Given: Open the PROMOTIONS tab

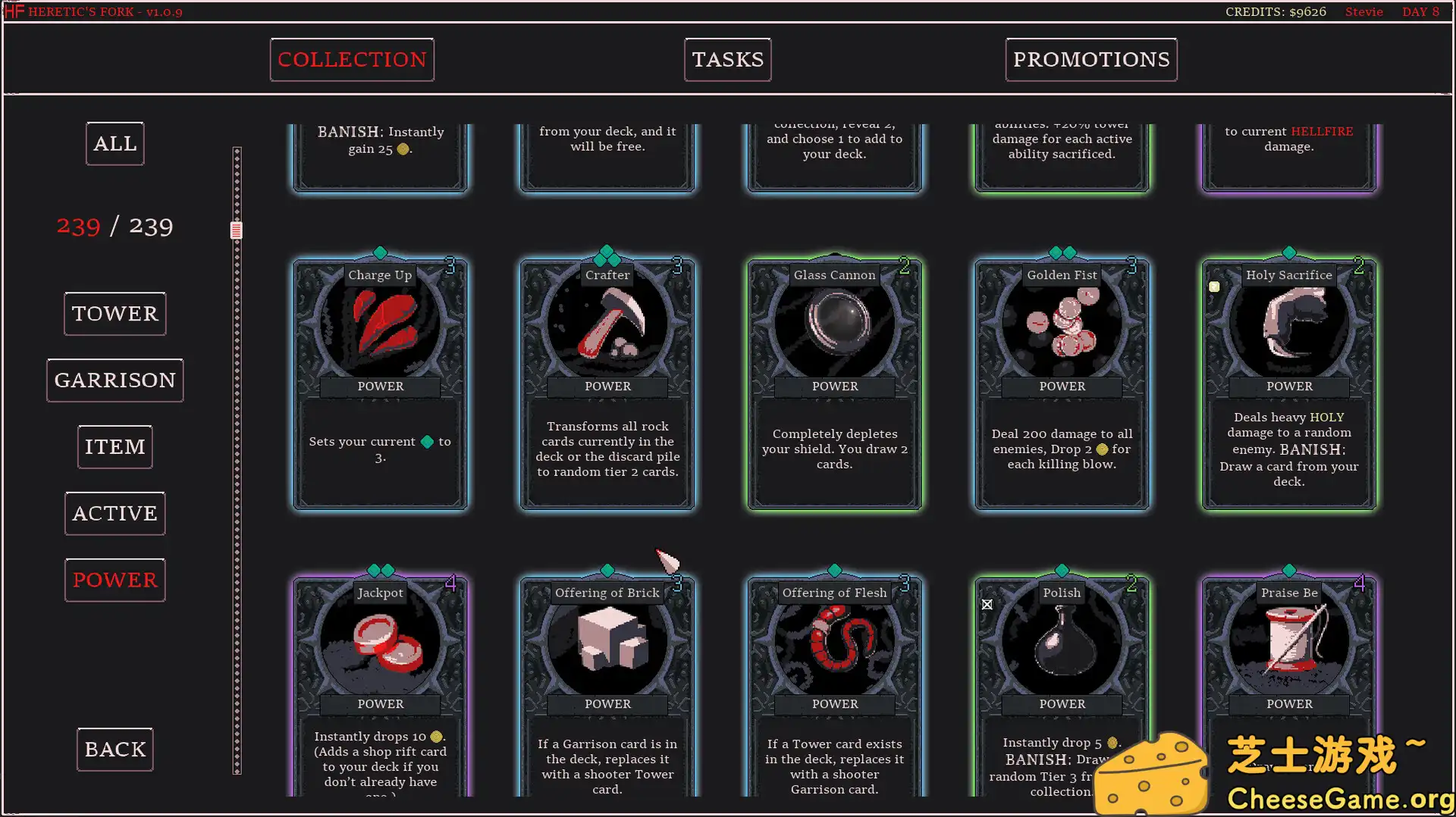Looking at the screenshot, I should (1090, 59).
